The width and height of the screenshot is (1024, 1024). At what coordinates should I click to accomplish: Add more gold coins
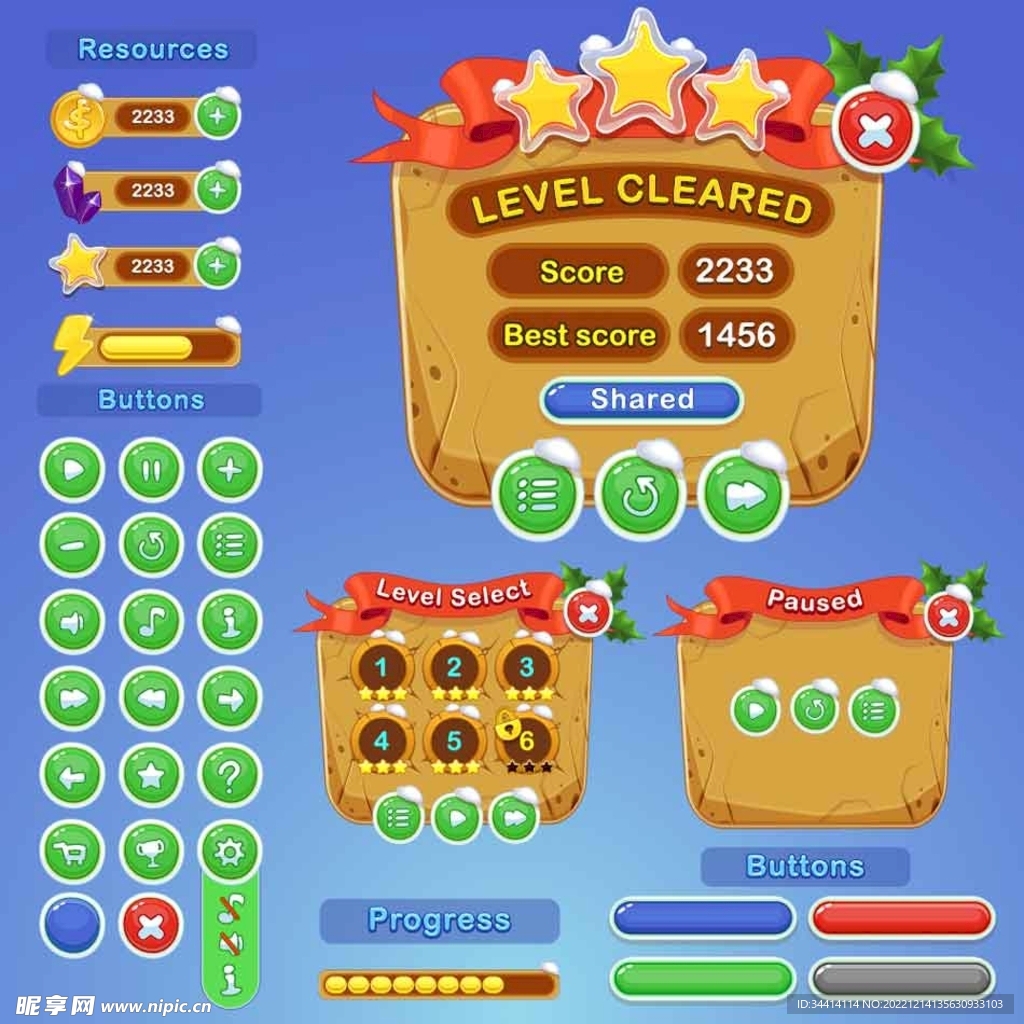tap(218, 118)
